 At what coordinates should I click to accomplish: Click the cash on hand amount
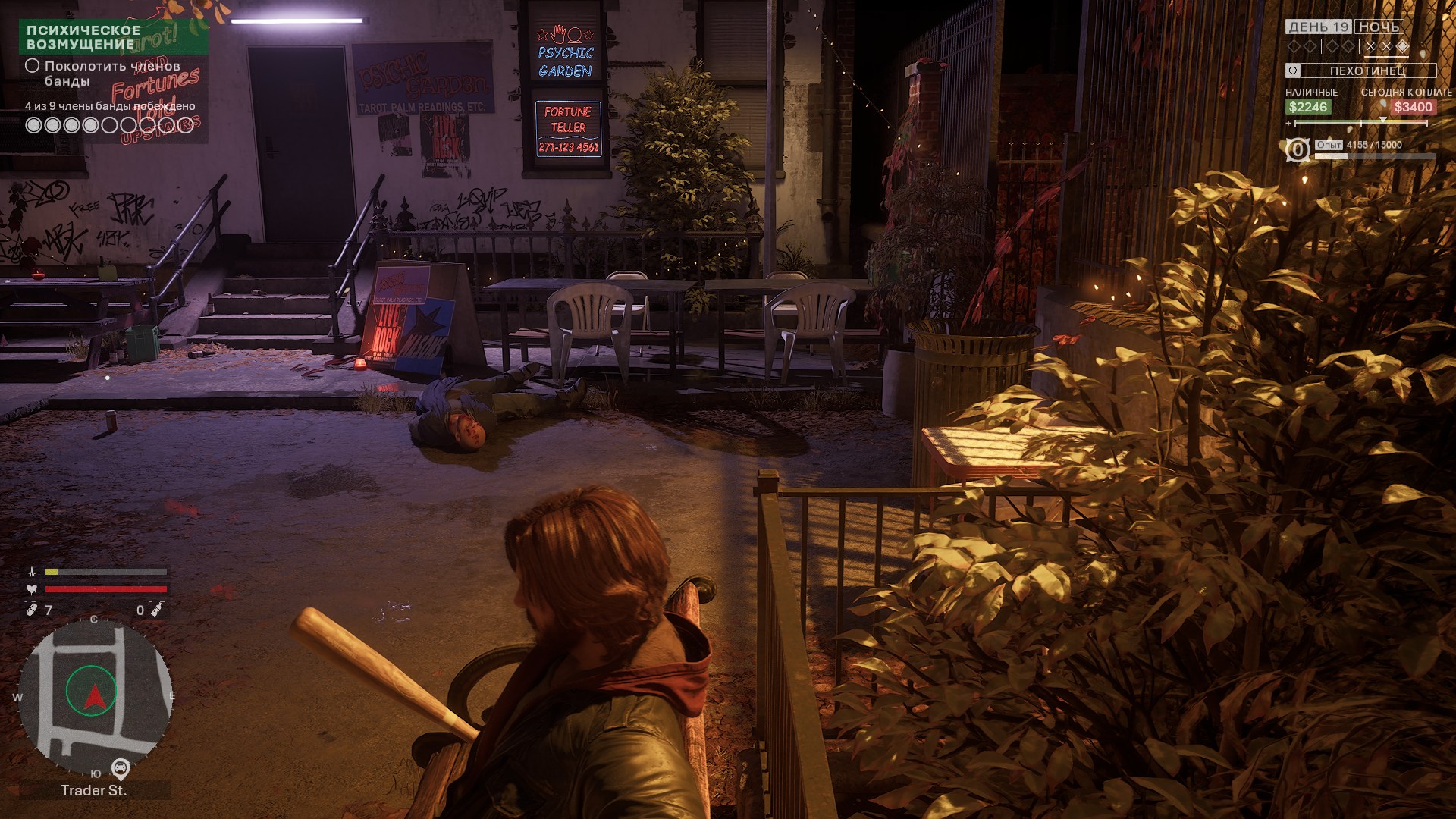(x=1308, y=107)
